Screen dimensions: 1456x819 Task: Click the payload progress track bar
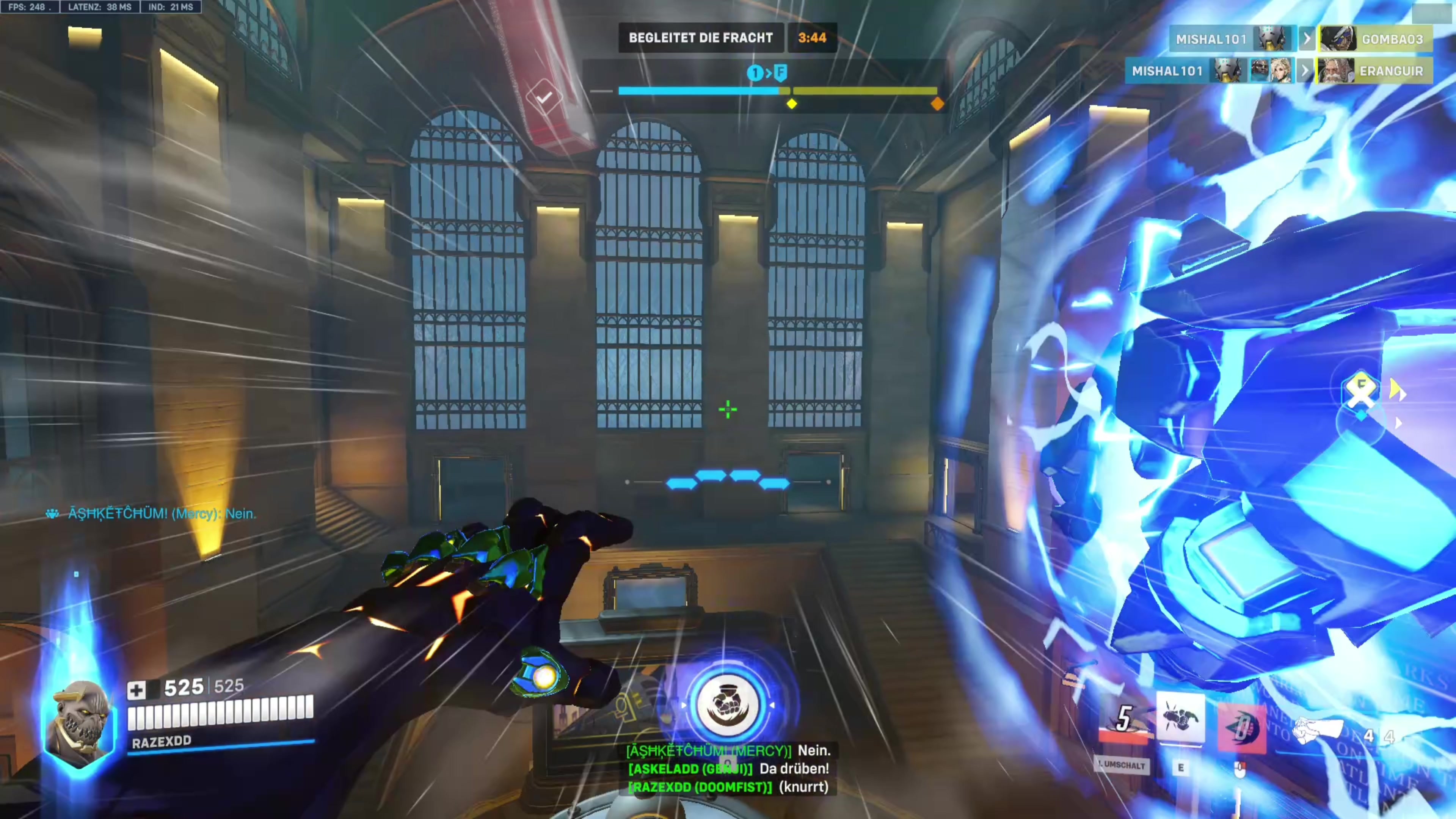click(777, 91)
